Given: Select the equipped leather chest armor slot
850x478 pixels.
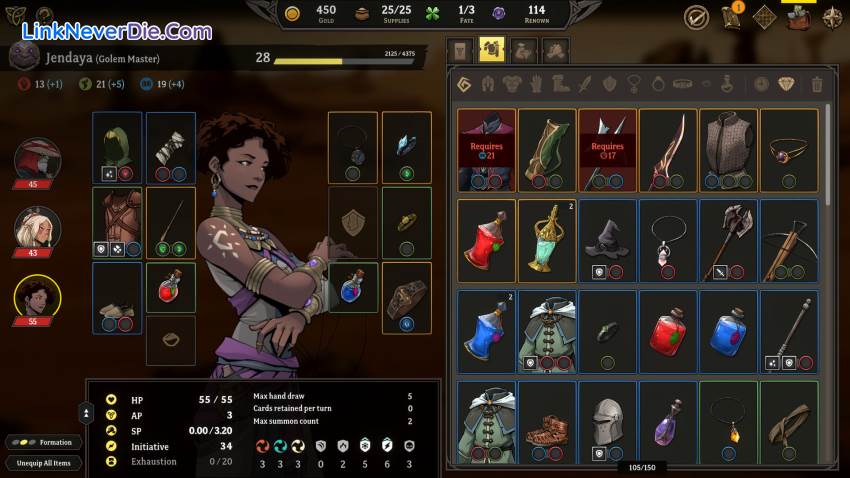Looking at the screenshot, I should click(x=117, y=222).
